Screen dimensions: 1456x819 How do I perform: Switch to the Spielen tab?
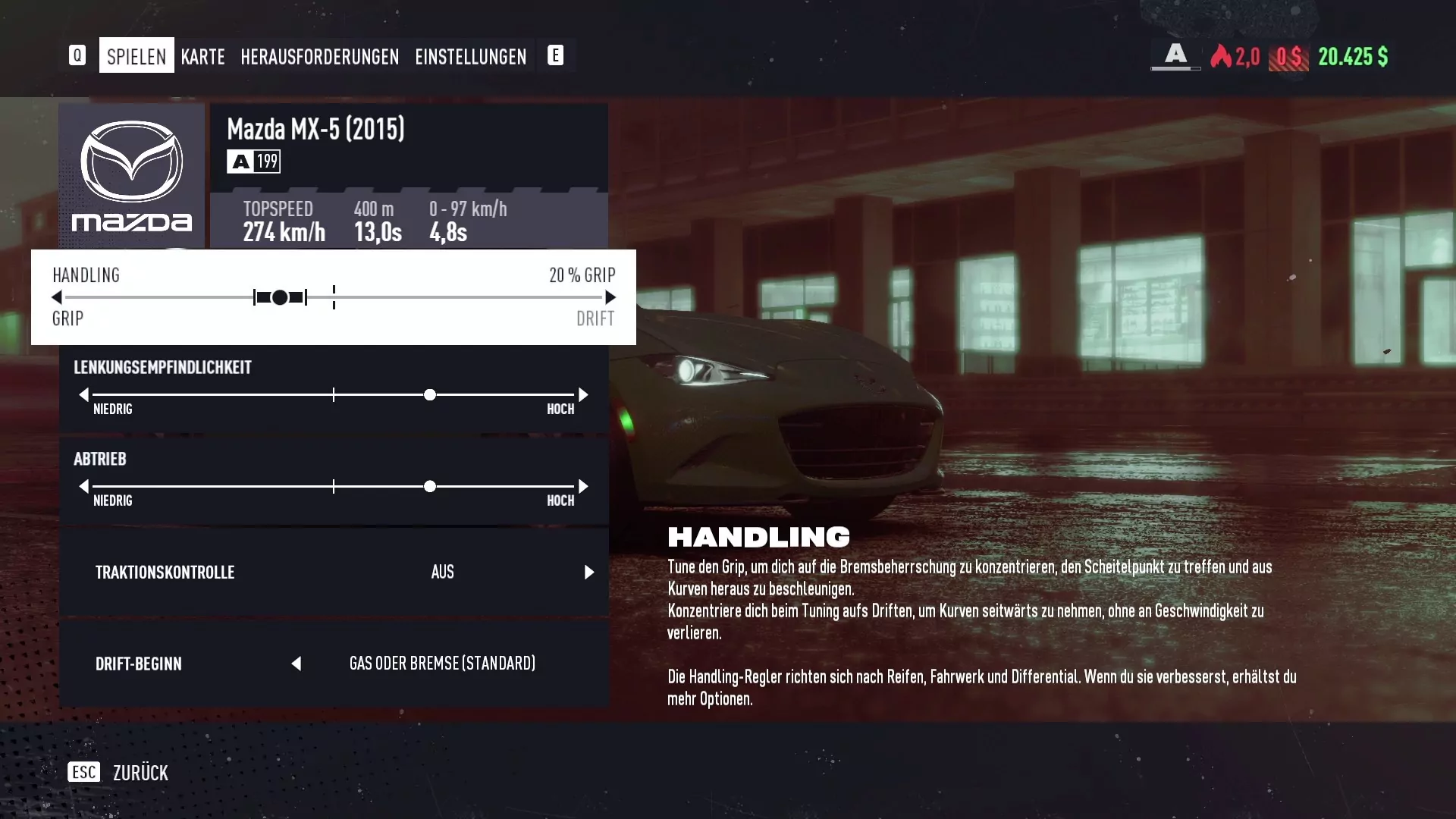[x=136, y=56]
